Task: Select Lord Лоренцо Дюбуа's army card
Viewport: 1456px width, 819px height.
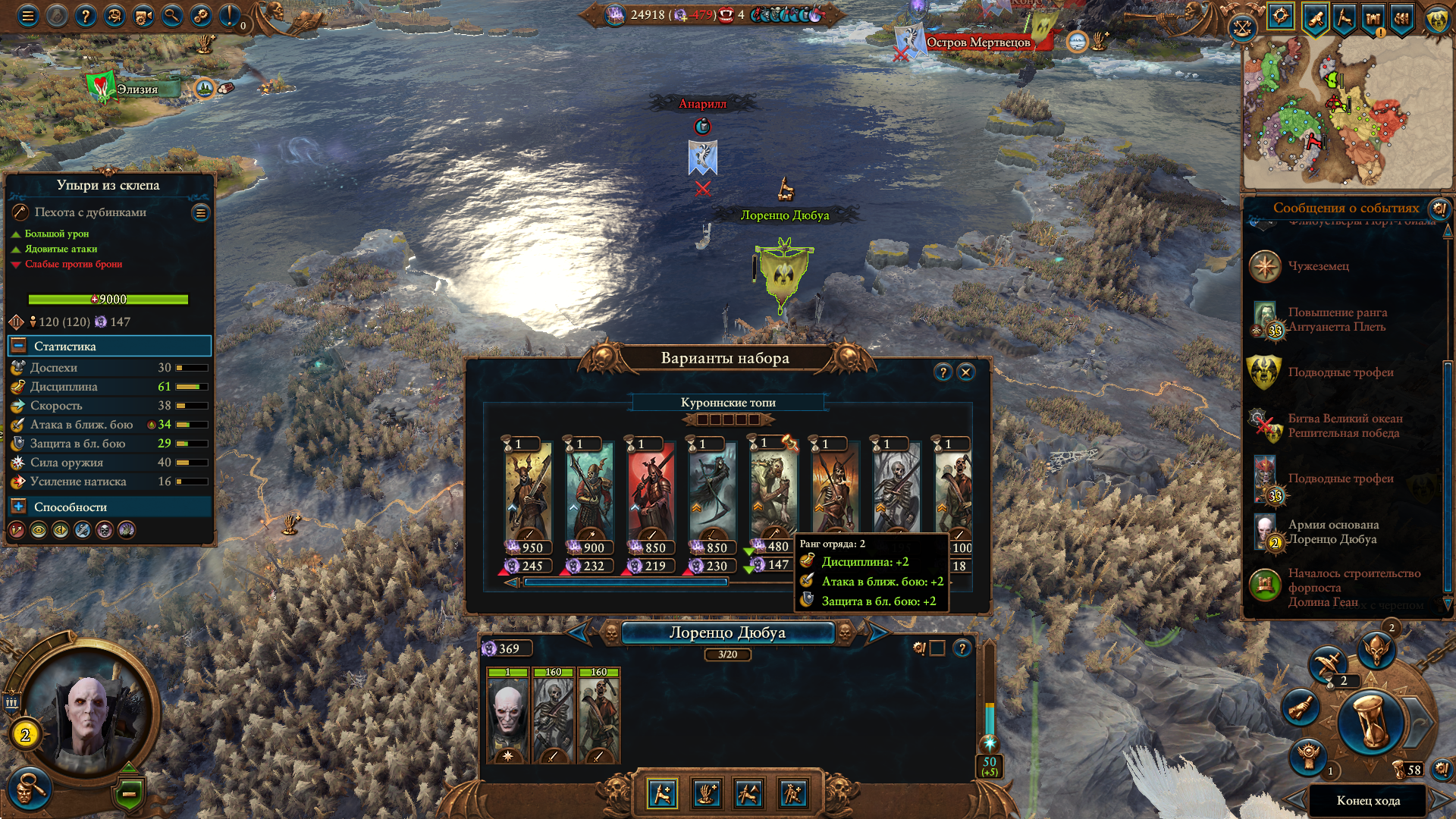Action: [x=507, y=717]
